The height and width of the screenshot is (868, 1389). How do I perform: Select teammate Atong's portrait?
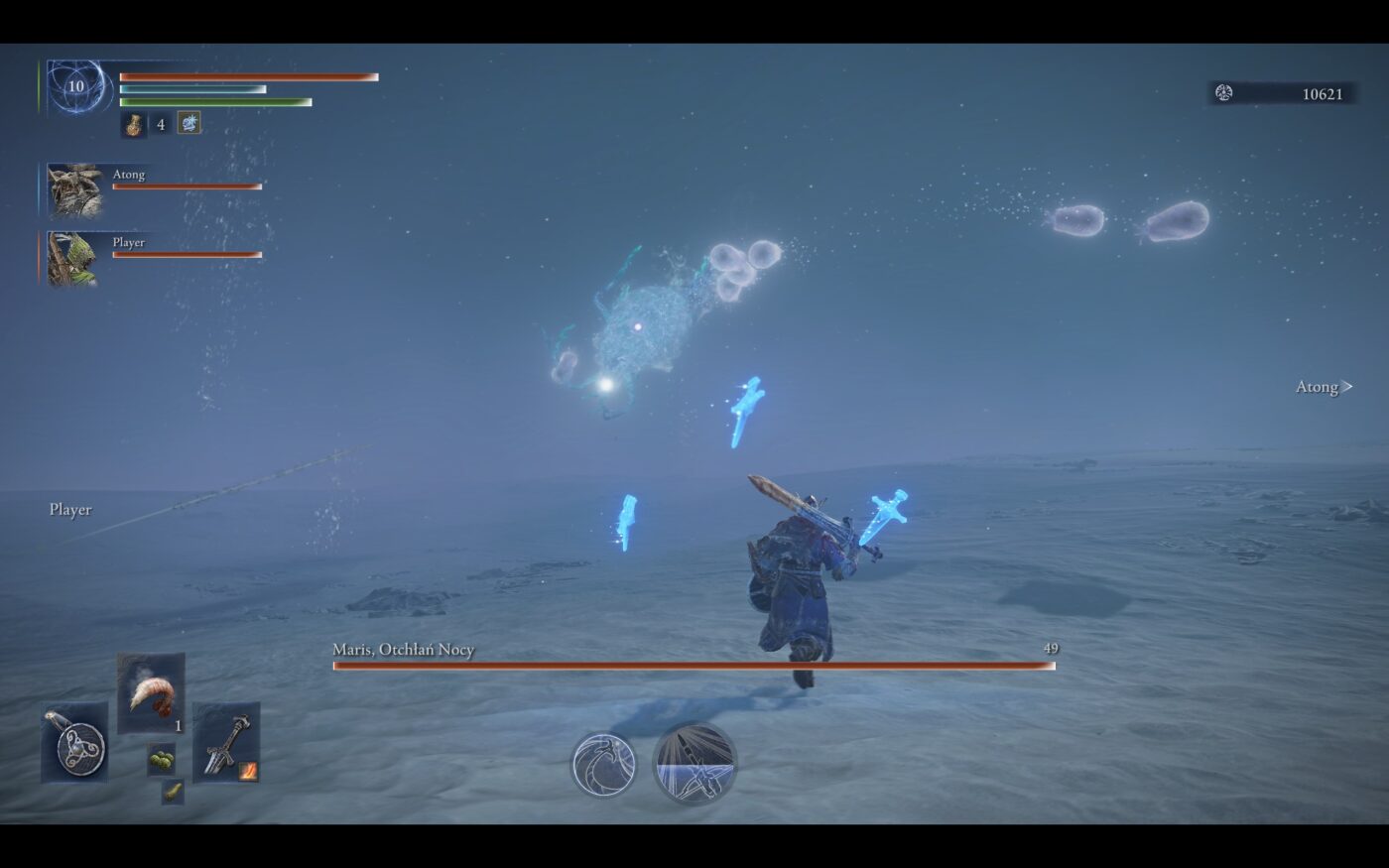pos(74,190)
